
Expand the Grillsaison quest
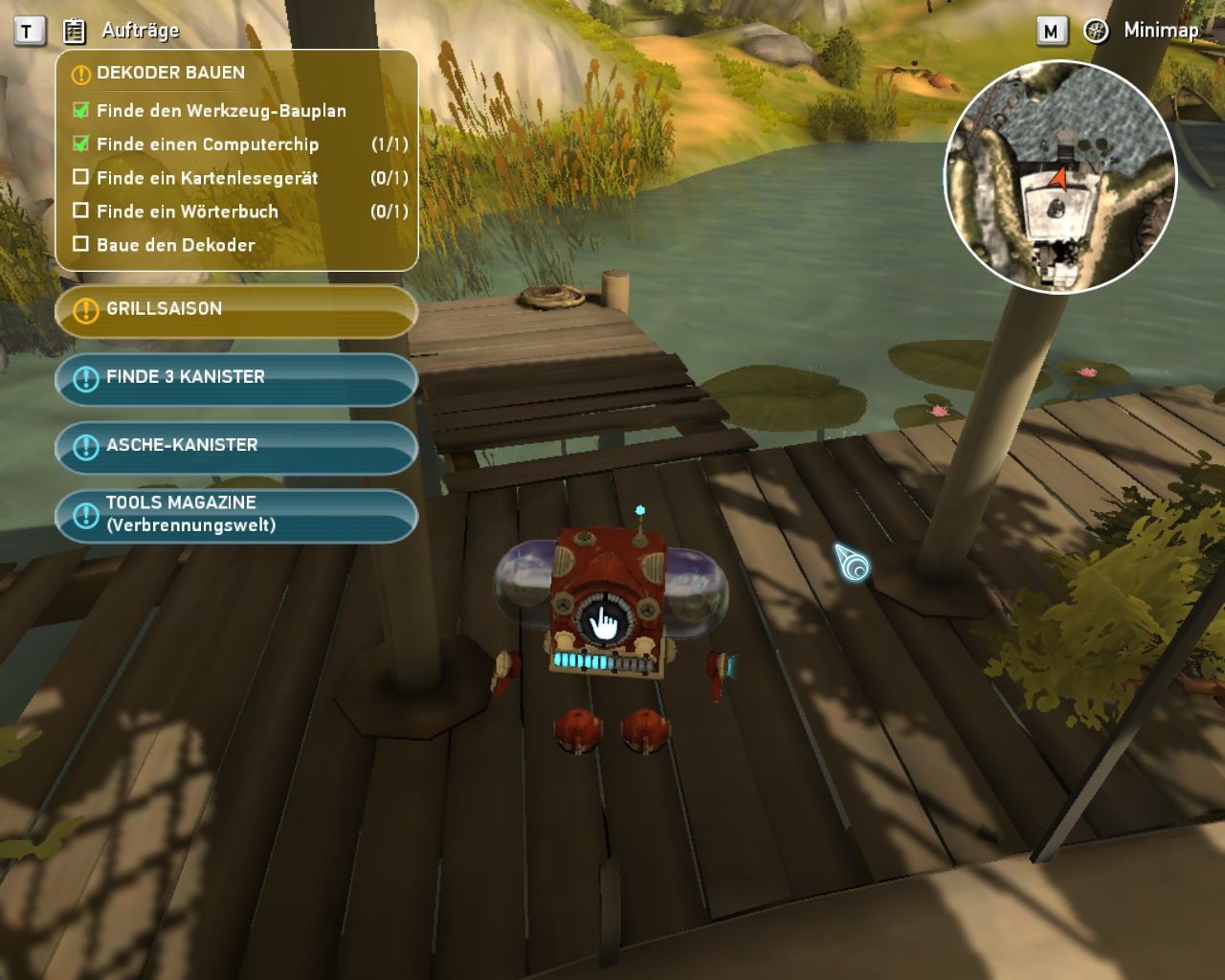click(235, 310)
